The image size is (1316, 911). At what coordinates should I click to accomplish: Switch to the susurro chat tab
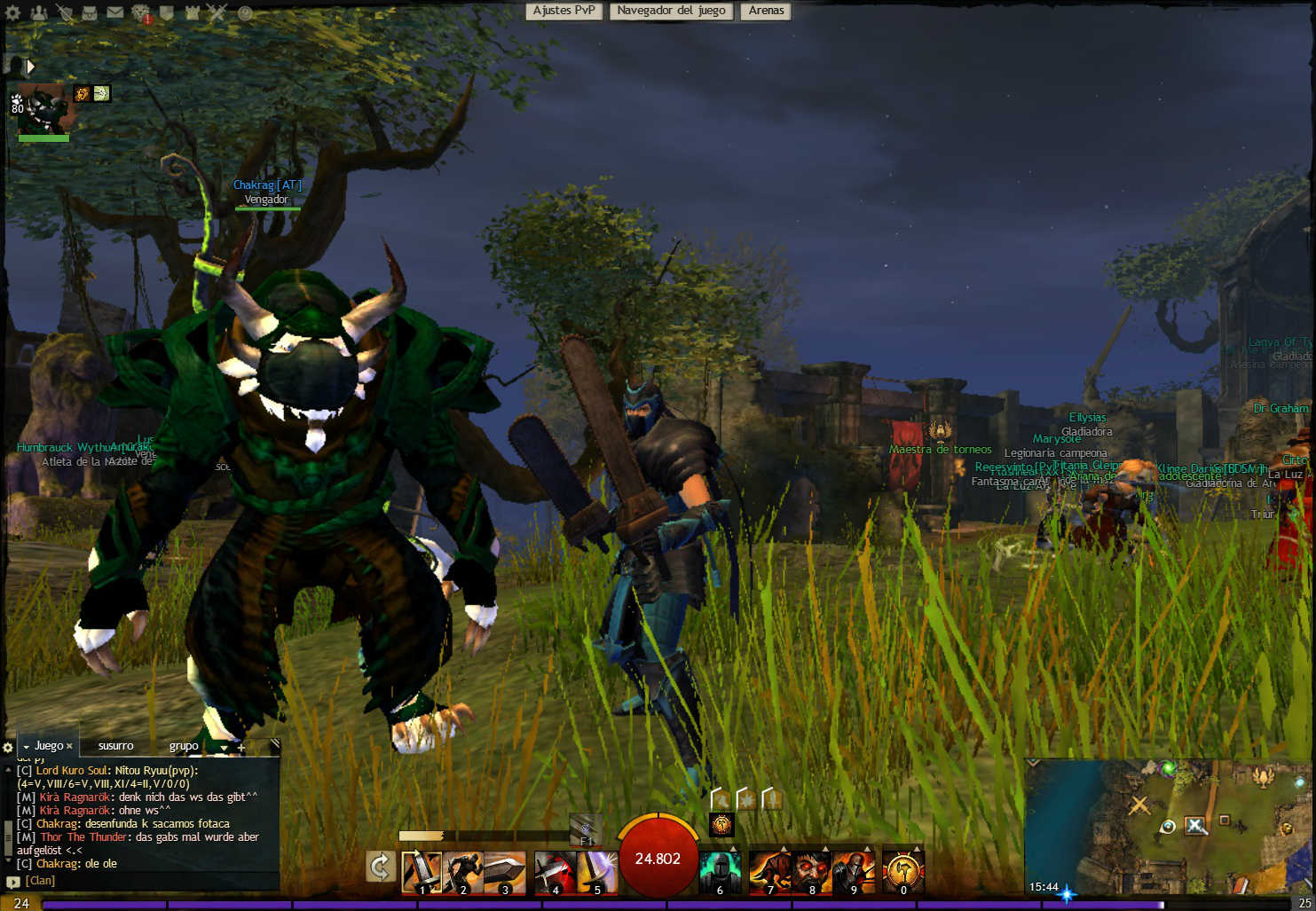pyautogui.click(x=116, y=746)
